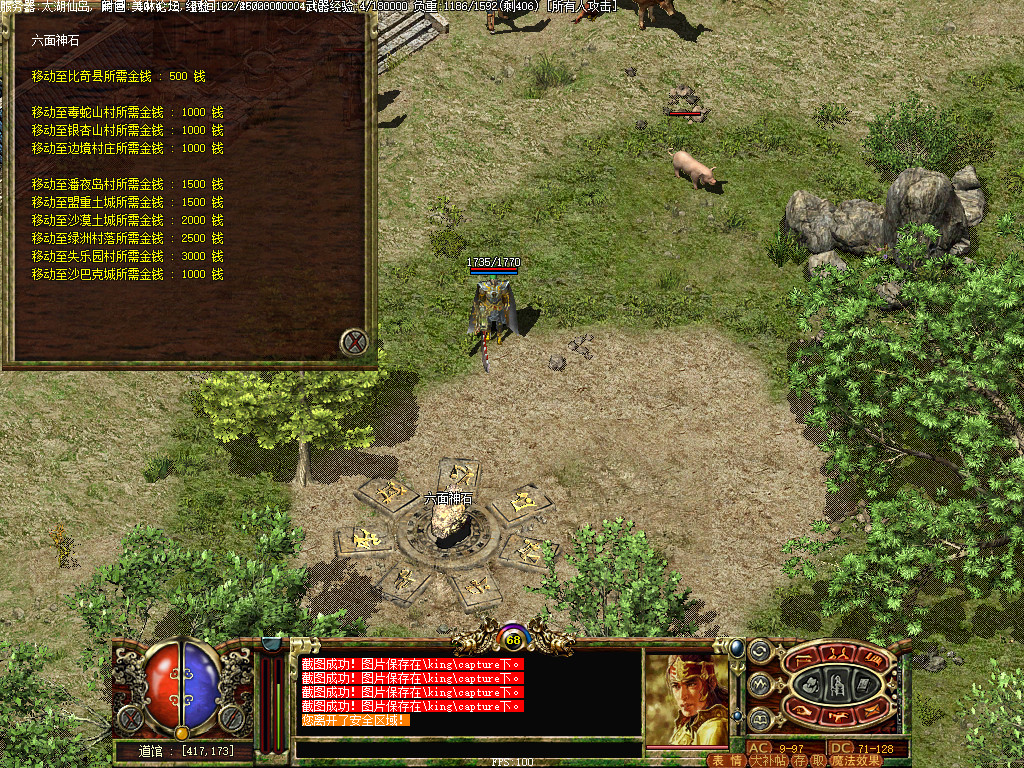The width and height of the screenshot is (1024, 768).
Task: Open the 表情 emote button
Action: [726, 761]
